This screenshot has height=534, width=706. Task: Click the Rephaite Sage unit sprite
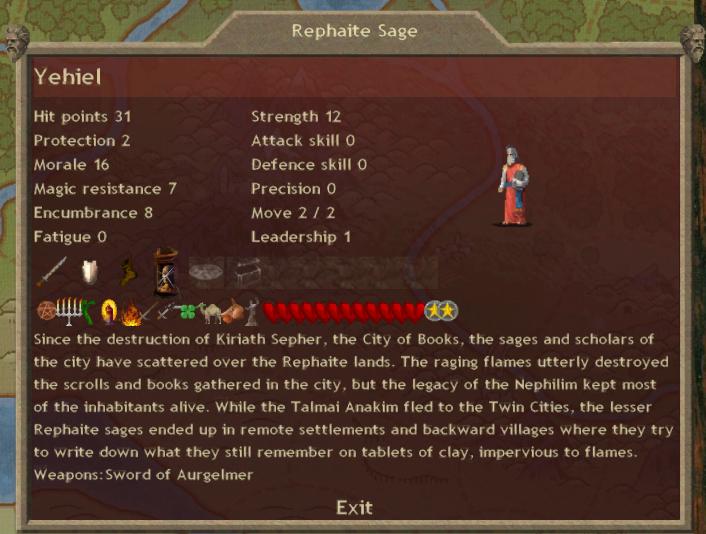(x=512, y=186)
